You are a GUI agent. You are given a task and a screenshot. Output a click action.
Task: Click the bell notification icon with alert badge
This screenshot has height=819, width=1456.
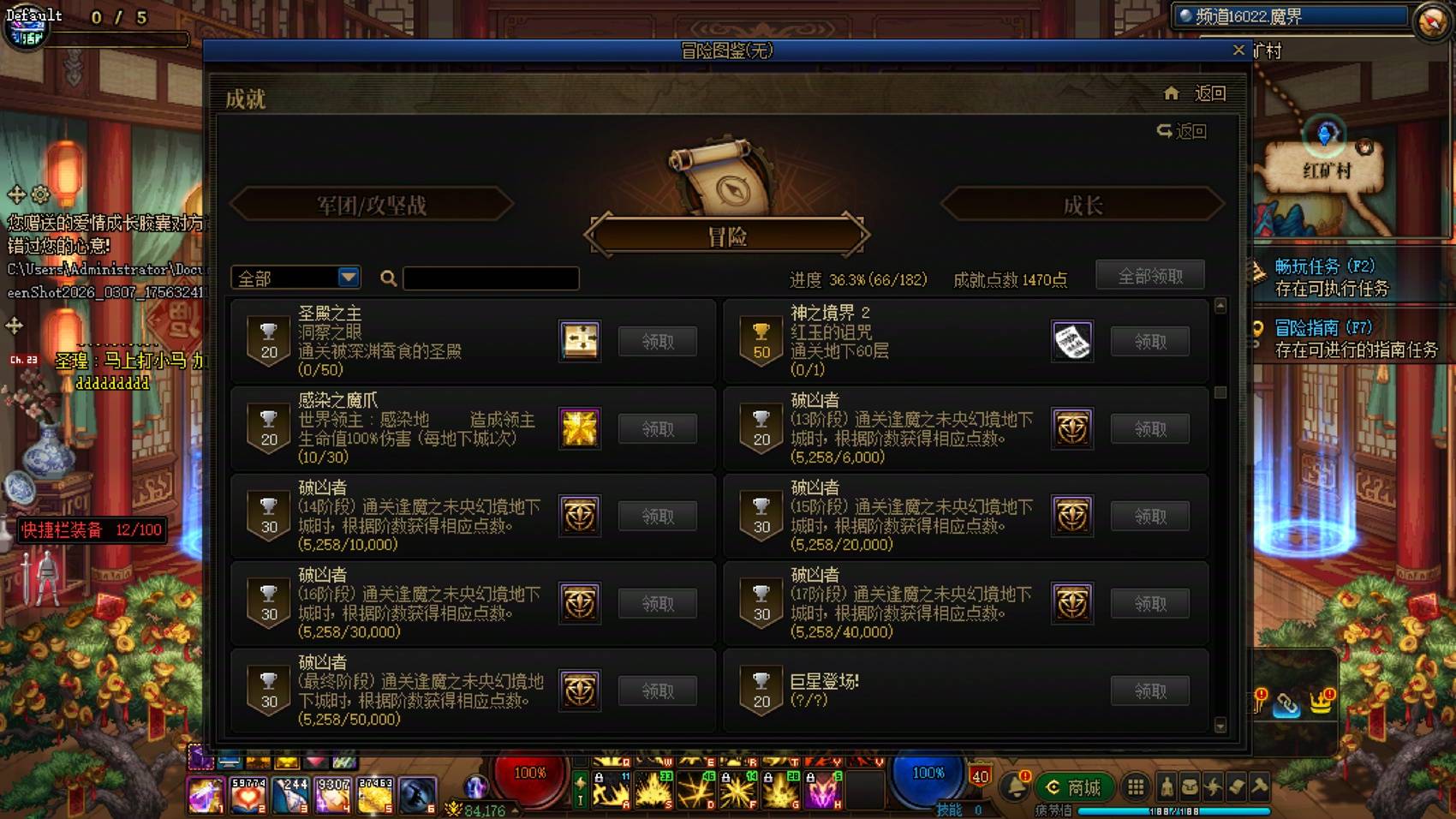click(x=1017, y=786)
